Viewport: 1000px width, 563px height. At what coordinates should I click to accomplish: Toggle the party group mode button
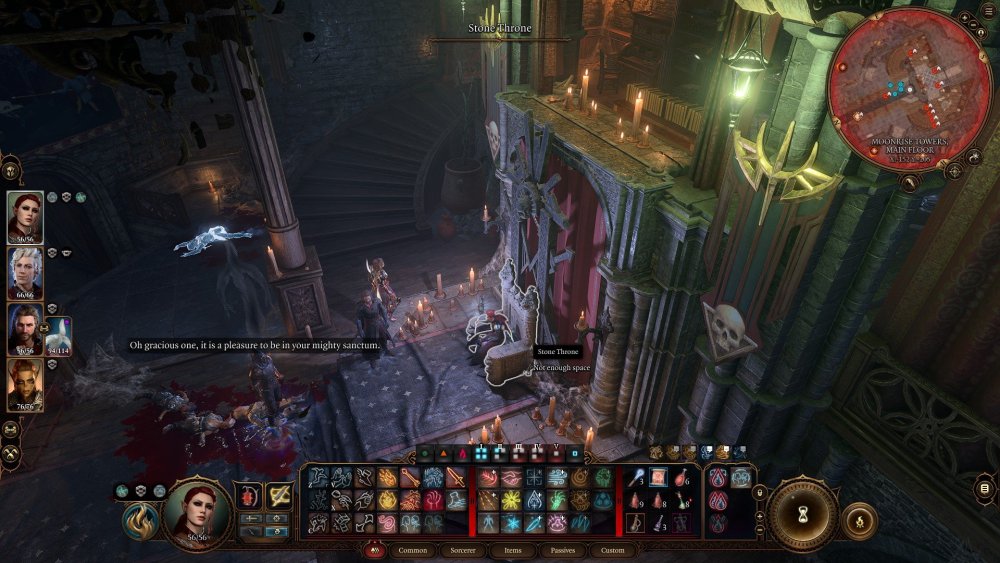tap(11, 429)
